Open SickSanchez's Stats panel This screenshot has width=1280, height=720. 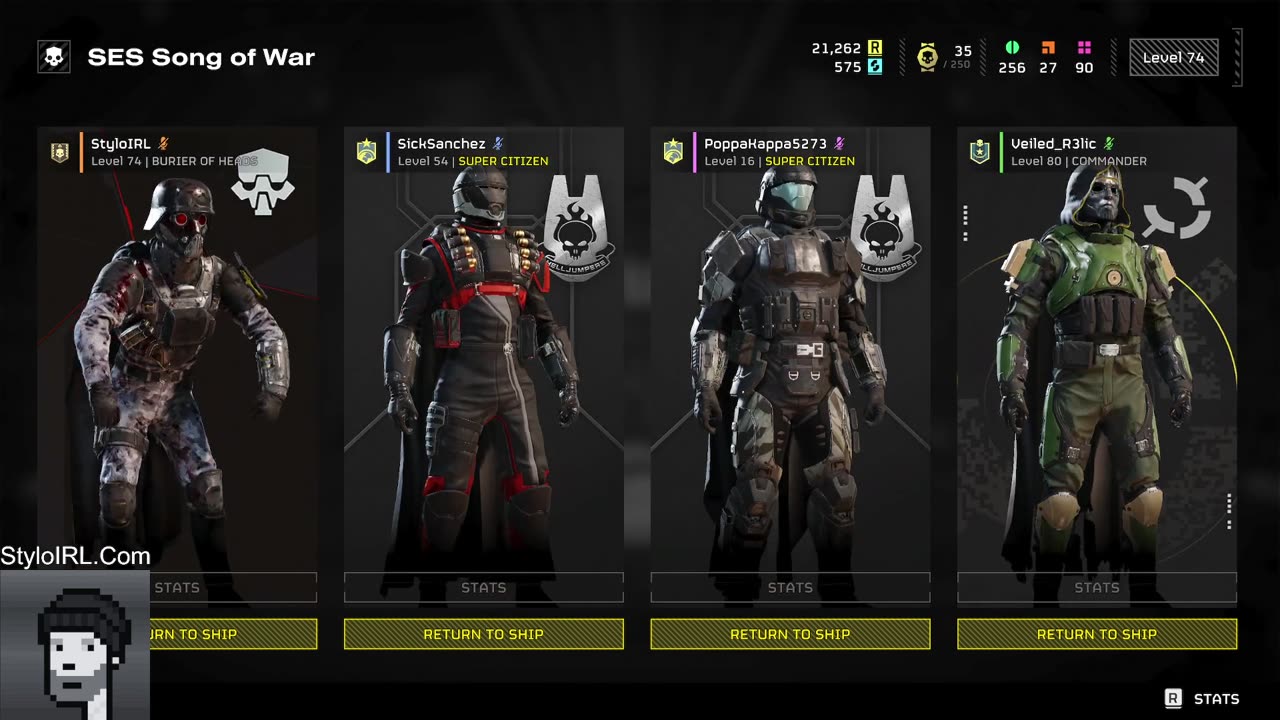point(483,588)
